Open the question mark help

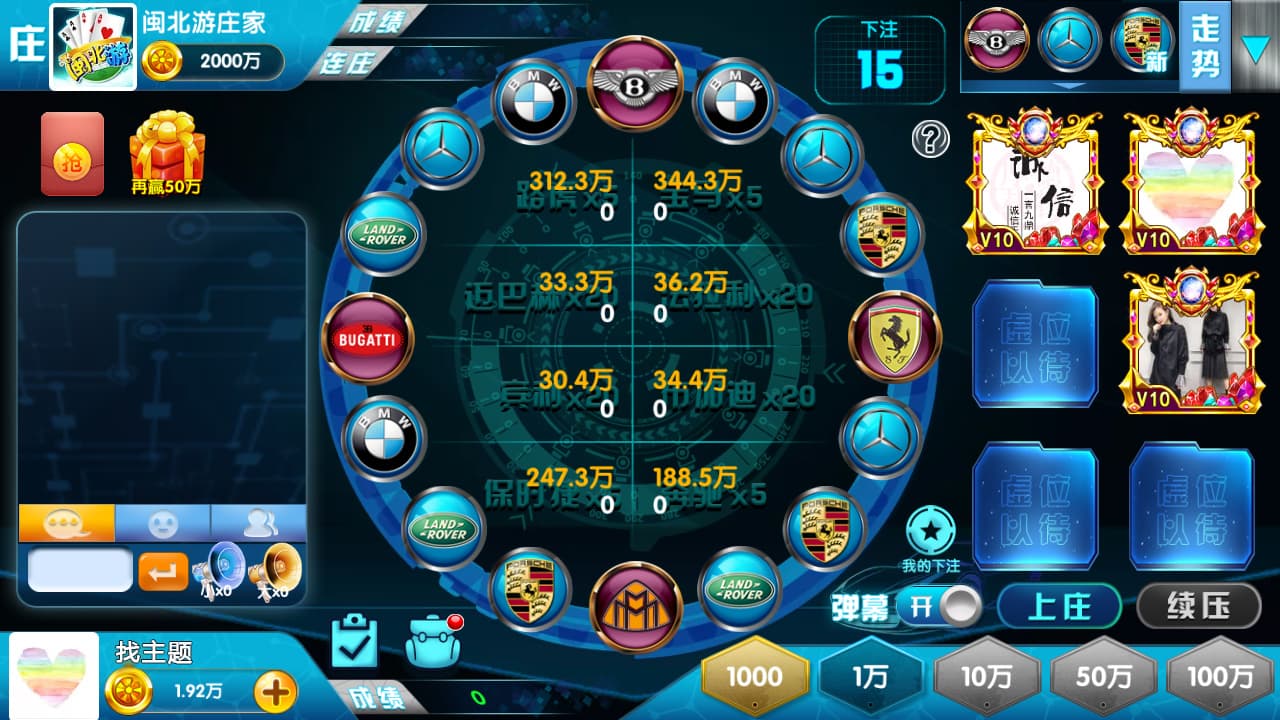930,140
